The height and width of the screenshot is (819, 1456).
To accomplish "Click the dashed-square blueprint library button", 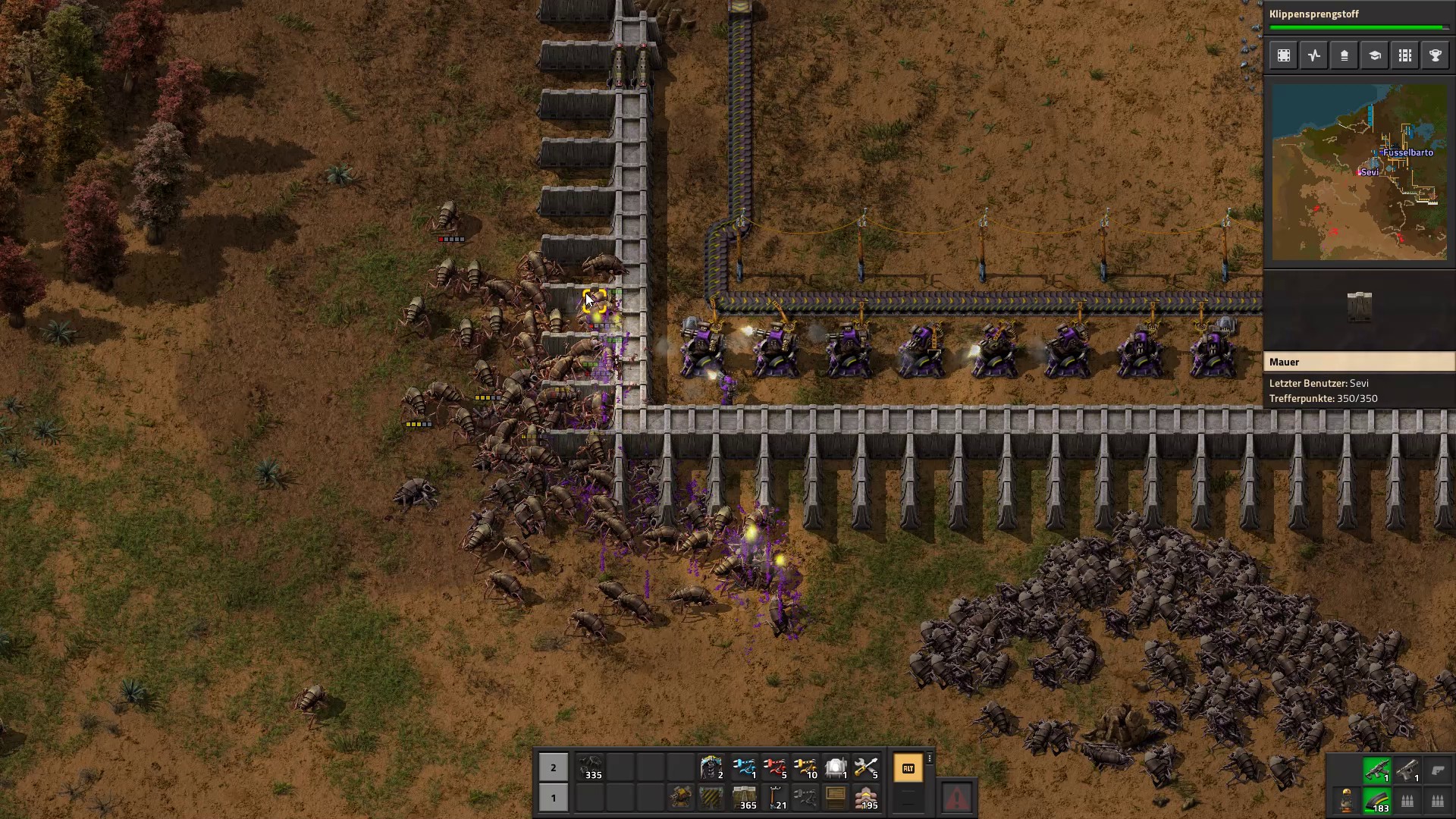I will [x=1284, y=55].
